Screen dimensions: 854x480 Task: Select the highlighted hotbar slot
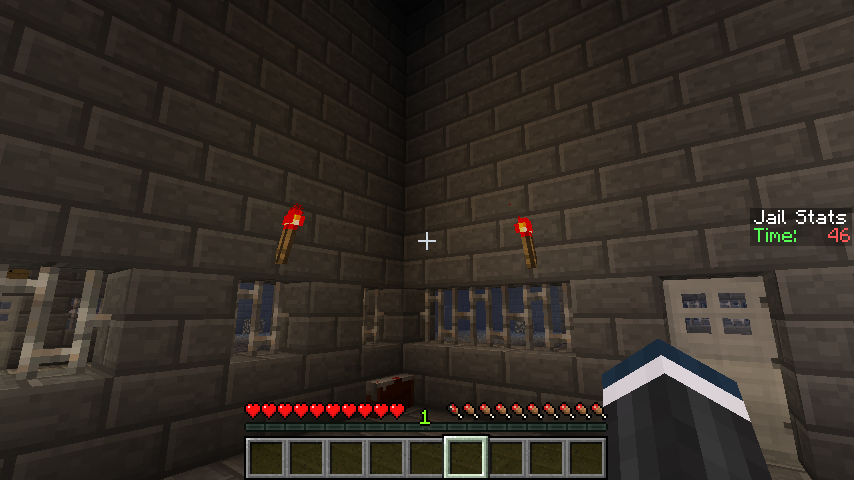tap(466, 458)
